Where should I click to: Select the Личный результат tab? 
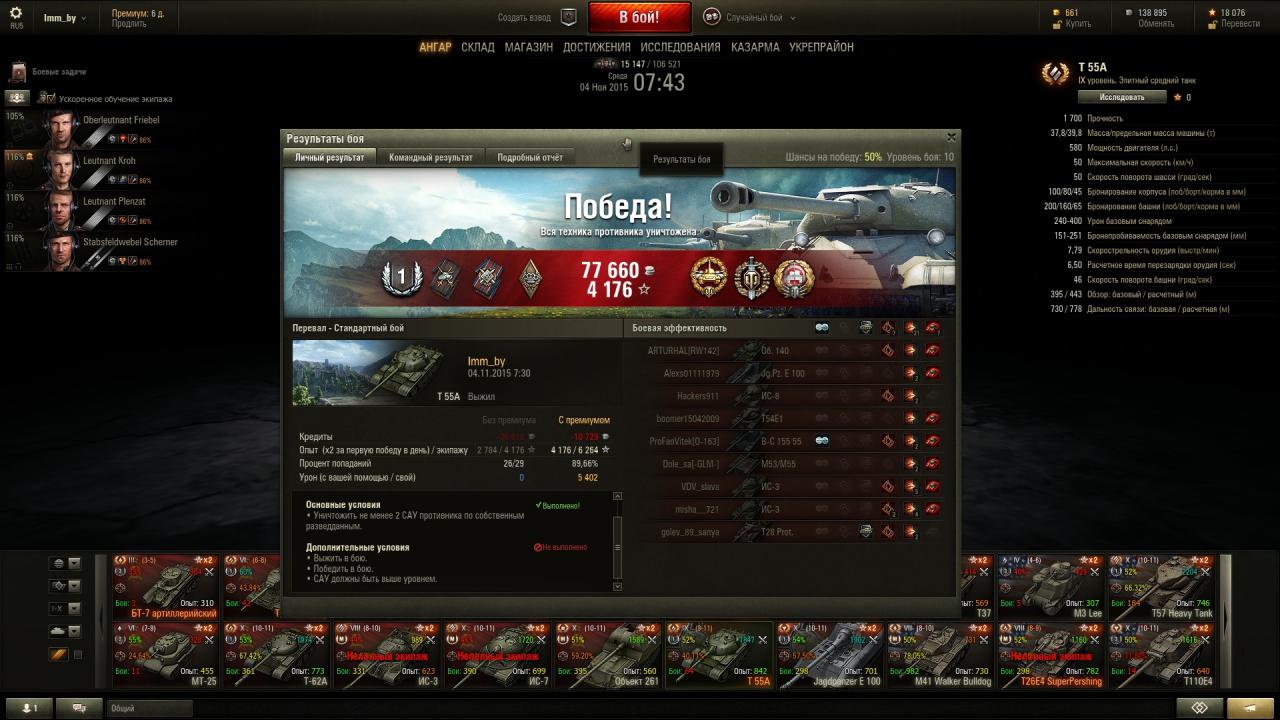(x=330, y=157)
